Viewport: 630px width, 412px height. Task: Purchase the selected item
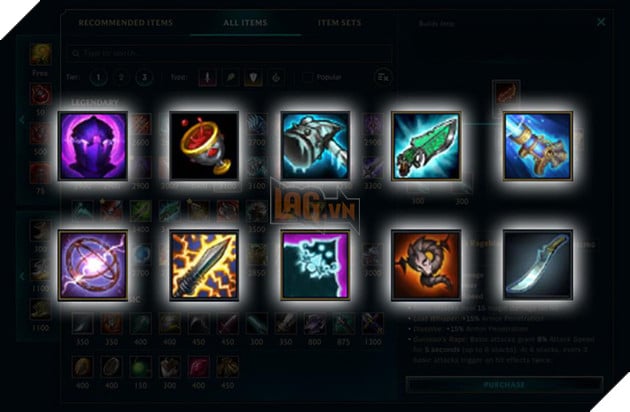pyautogui.click(x=505, y=383)
